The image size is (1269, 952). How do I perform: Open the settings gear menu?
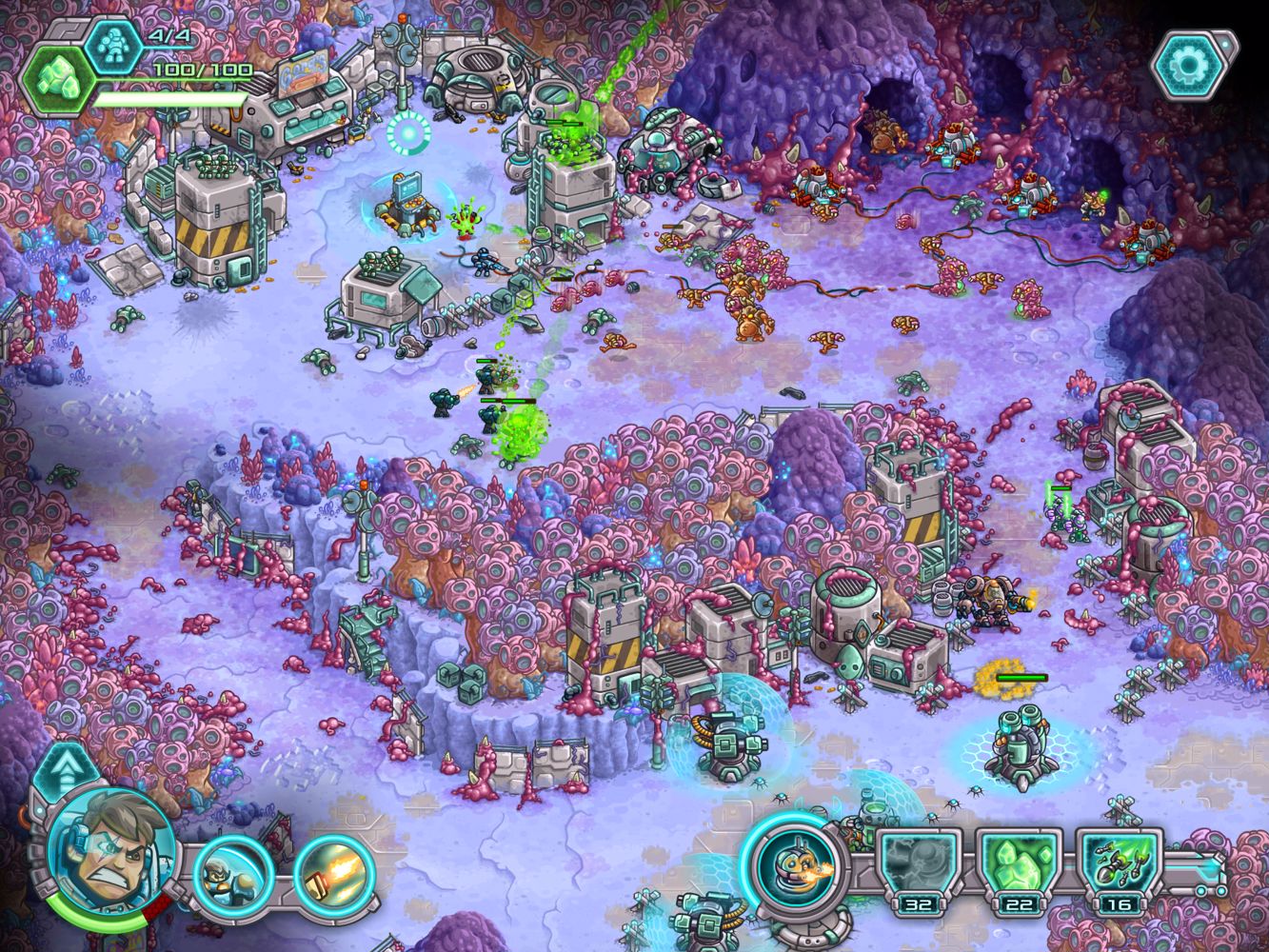(x=1188, y=65)
